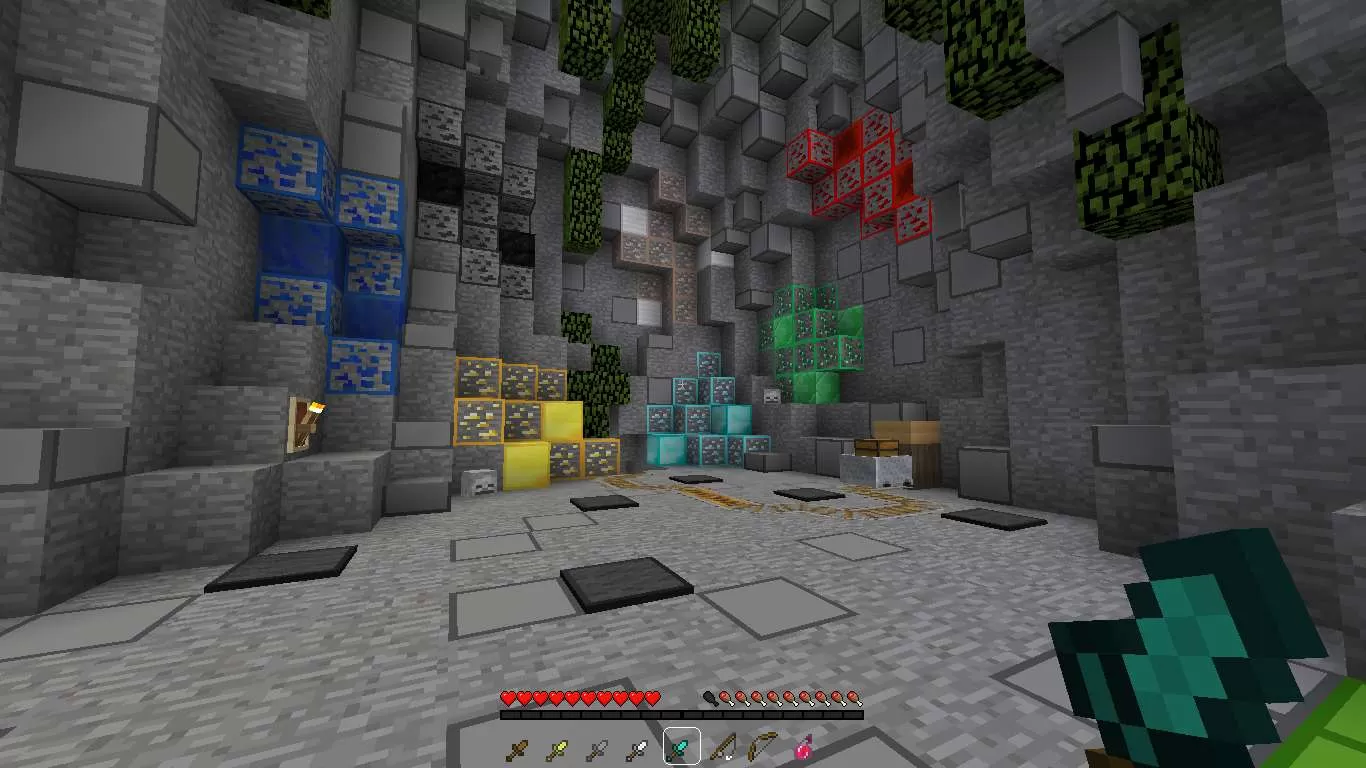Viewport: 1366px width, 768px height.
Task: Select the iron sword in the hotbar
Action: pyautogui.click(x=636, y=748)
